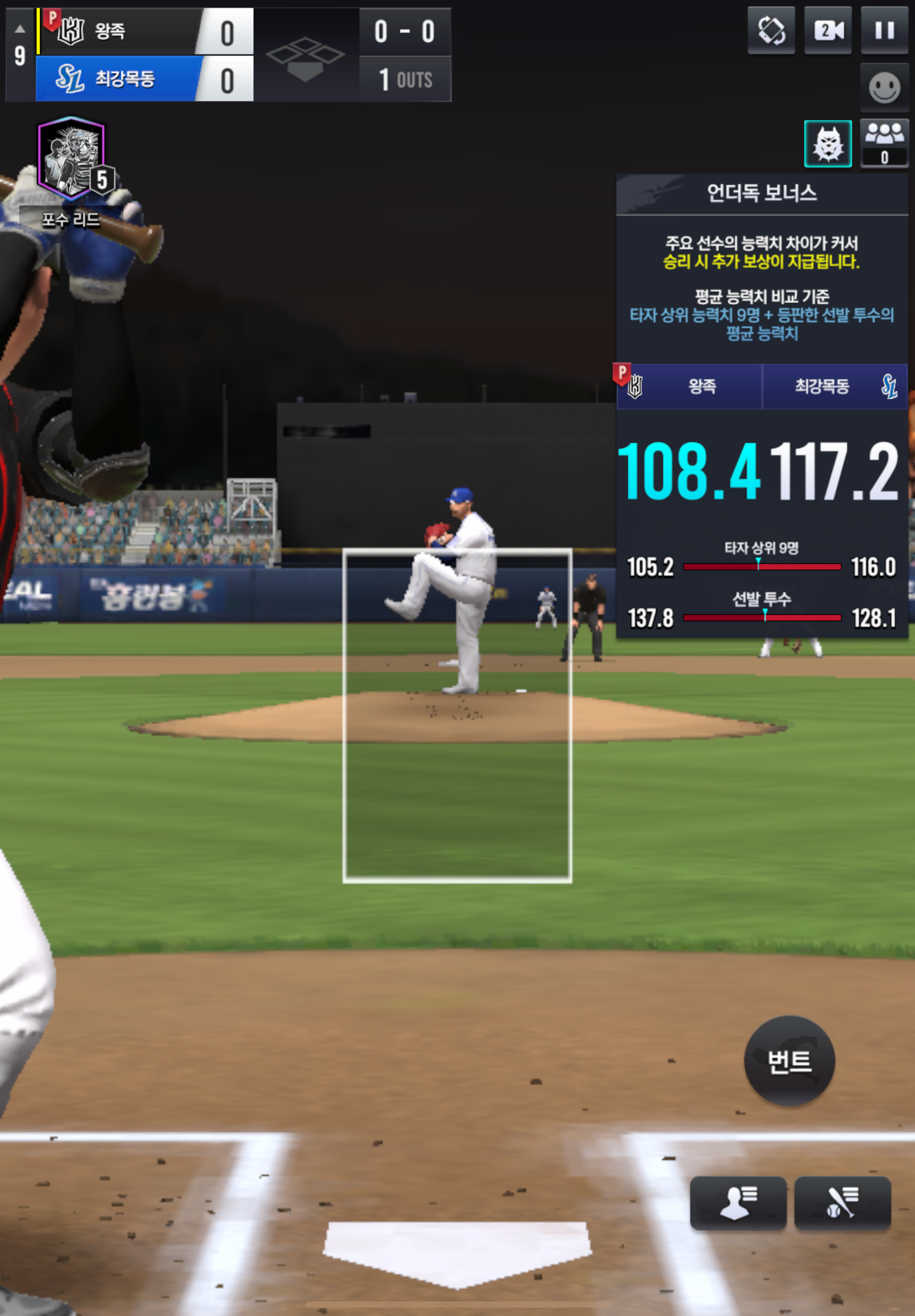Screen dimensions: 915x1316
Task: Open the batter substitution bat button
Action: click(x=842, y=1203)
